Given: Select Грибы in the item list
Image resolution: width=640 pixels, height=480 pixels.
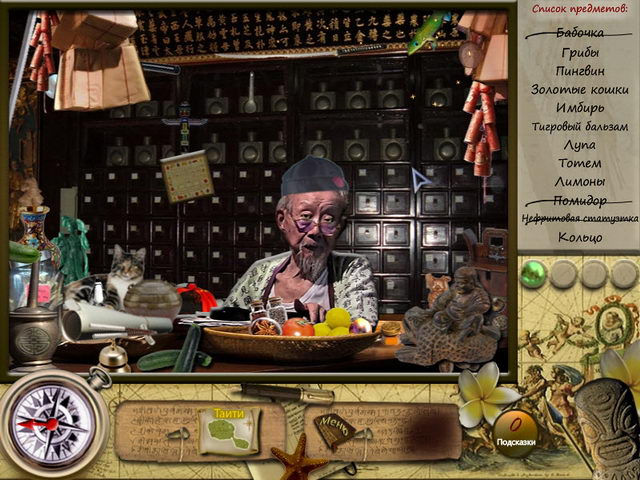Looking at the screenshot, I should click(x=580, y=52).
